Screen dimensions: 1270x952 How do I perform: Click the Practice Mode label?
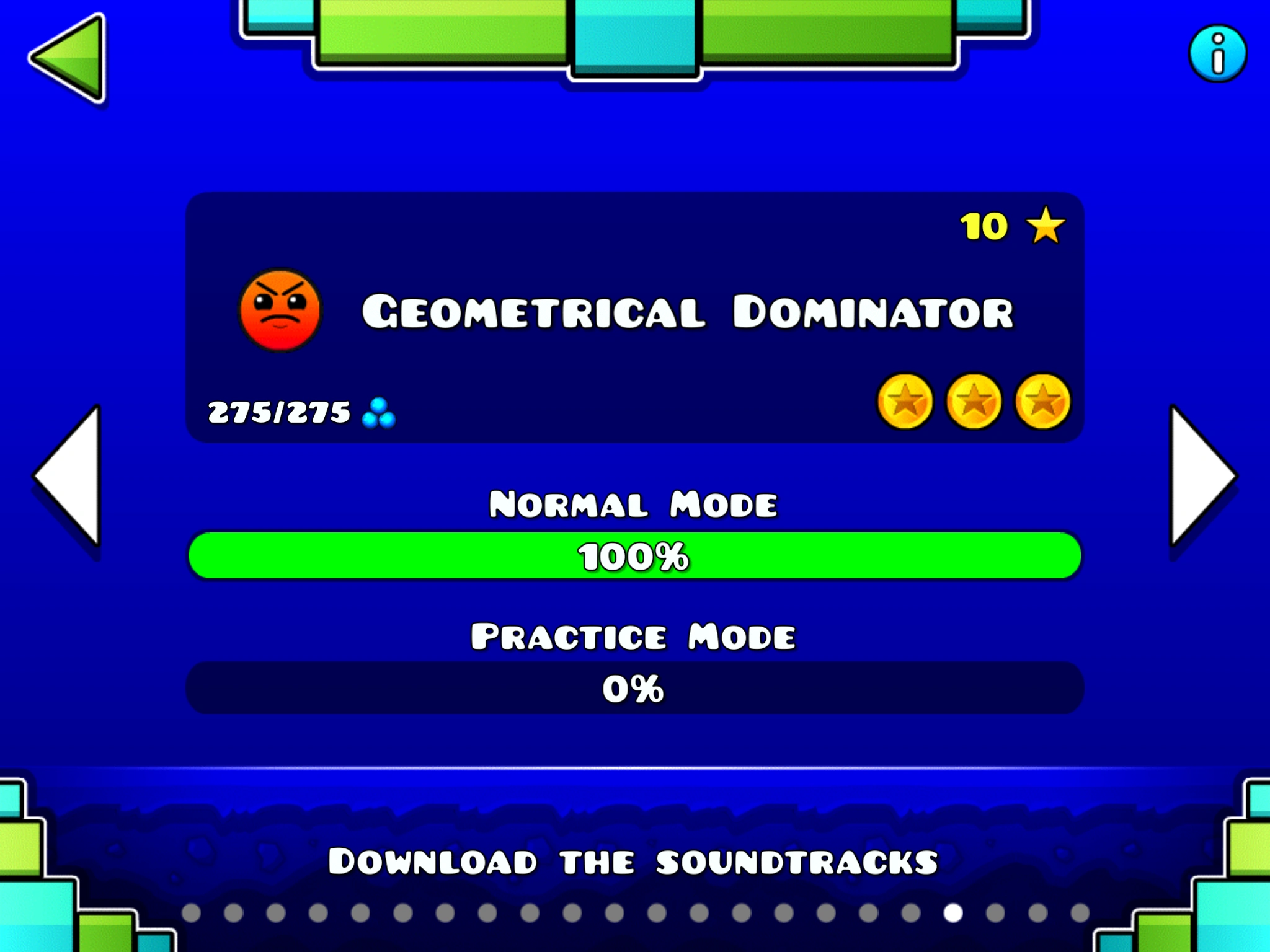[635, 635]
